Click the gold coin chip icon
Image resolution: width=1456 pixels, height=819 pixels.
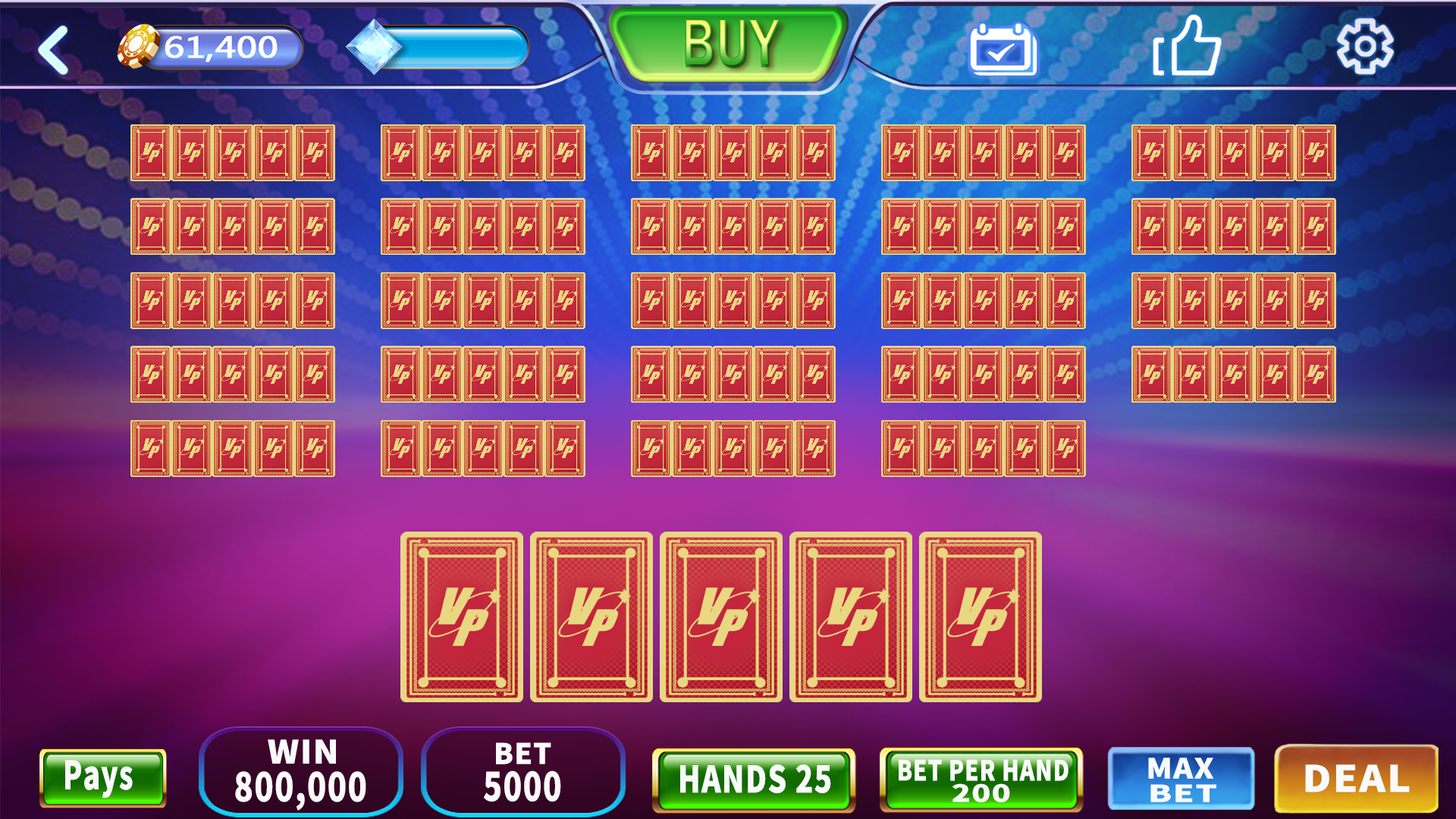138,45
